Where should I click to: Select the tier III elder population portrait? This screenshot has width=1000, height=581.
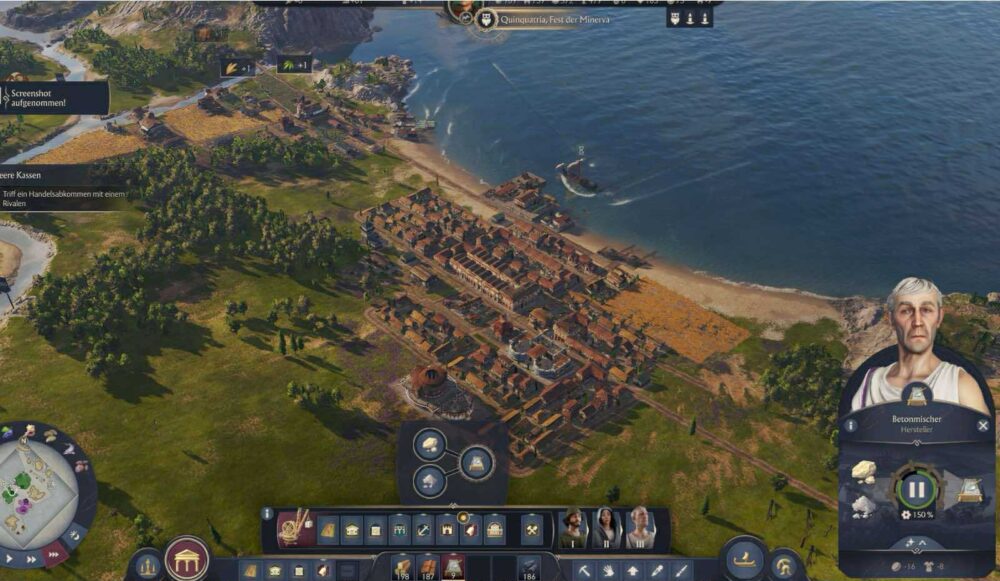(x=640, y=527)
